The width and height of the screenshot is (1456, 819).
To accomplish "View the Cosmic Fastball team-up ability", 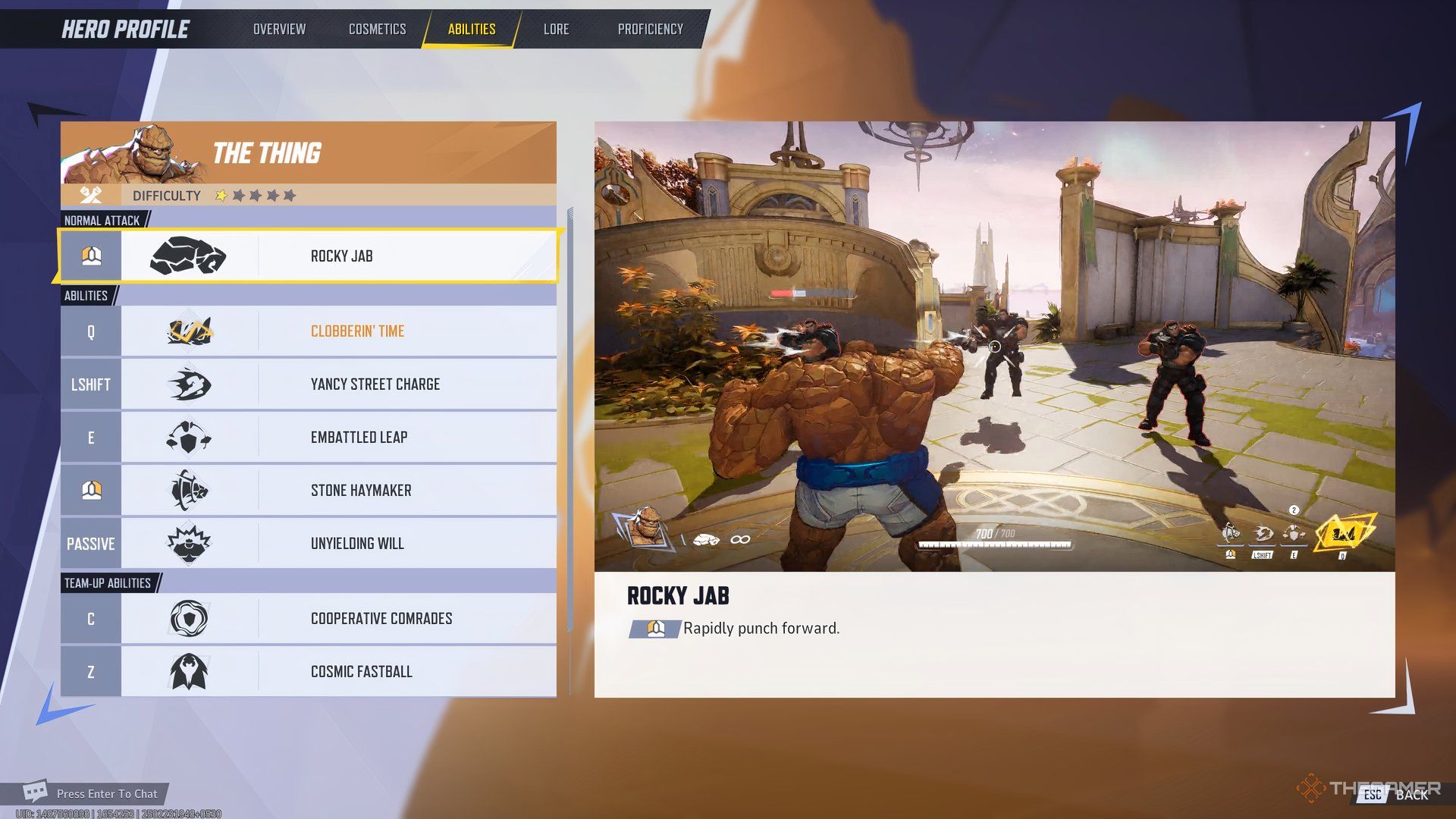I will coord(361,672).
